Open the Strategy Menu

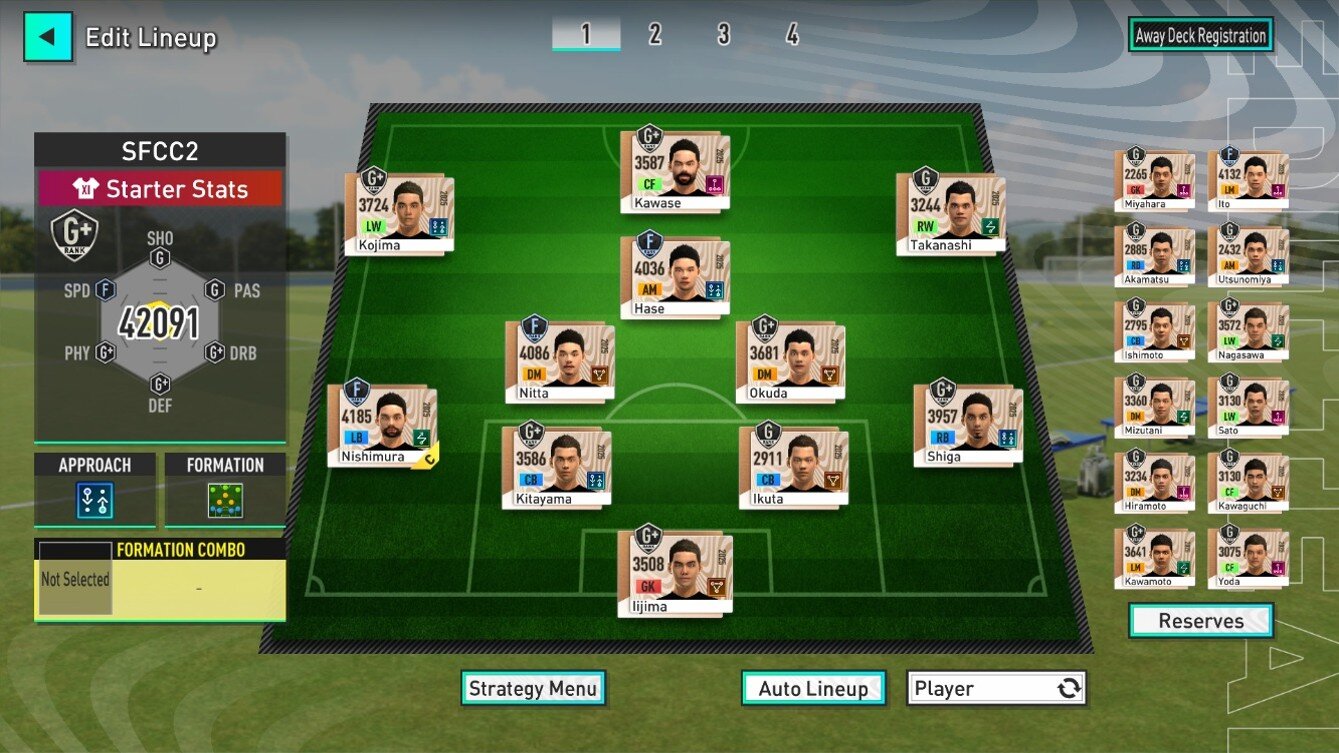pyautogui.click(x=533, y=688)
